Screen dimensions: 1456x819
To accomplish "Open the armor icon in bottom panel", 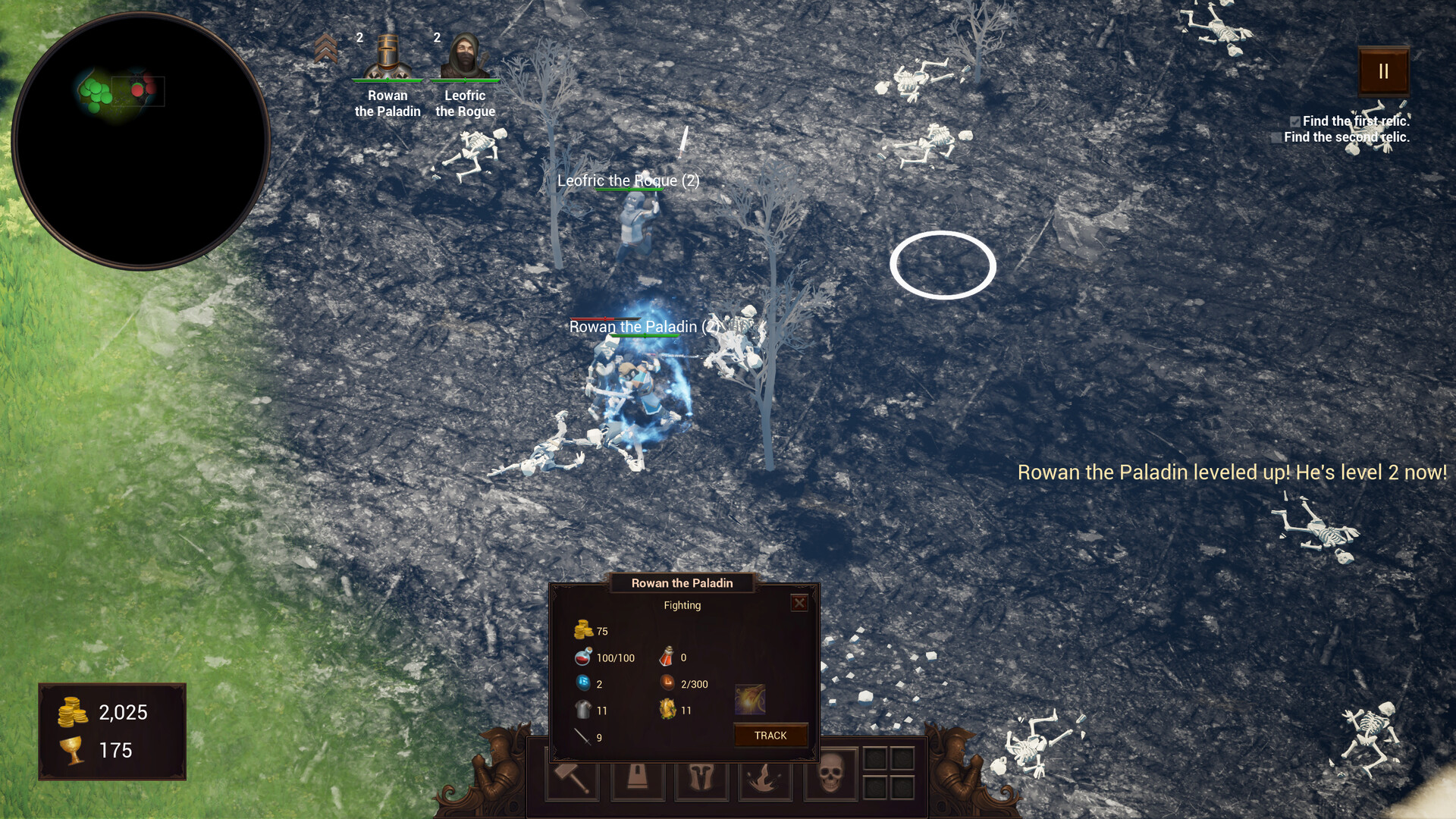I will tap(701, 777).
